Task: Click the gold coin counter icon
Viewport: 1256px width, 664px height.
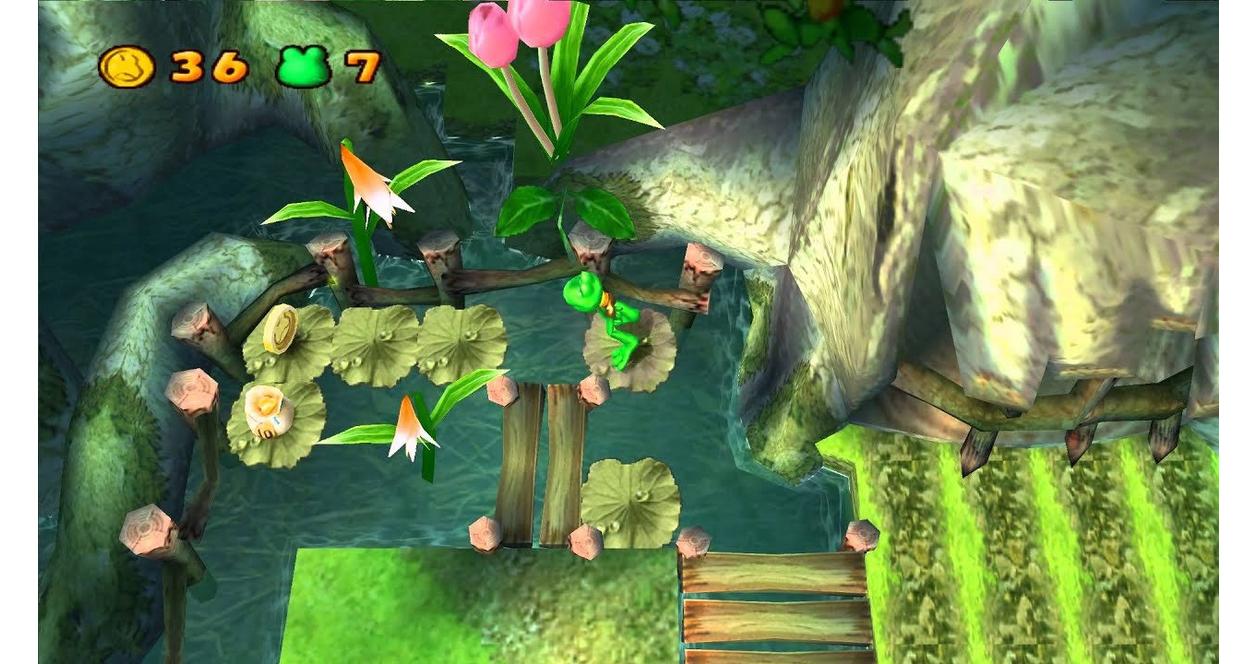Action: click(126, 67)
